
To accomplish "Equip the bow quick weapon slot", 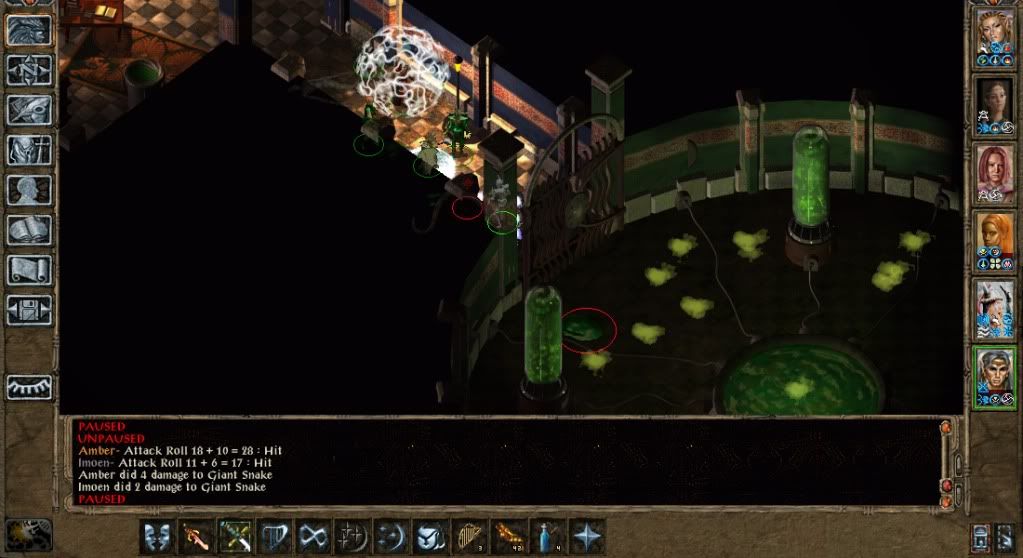I will pyautogui.click(x=234, y=535).
